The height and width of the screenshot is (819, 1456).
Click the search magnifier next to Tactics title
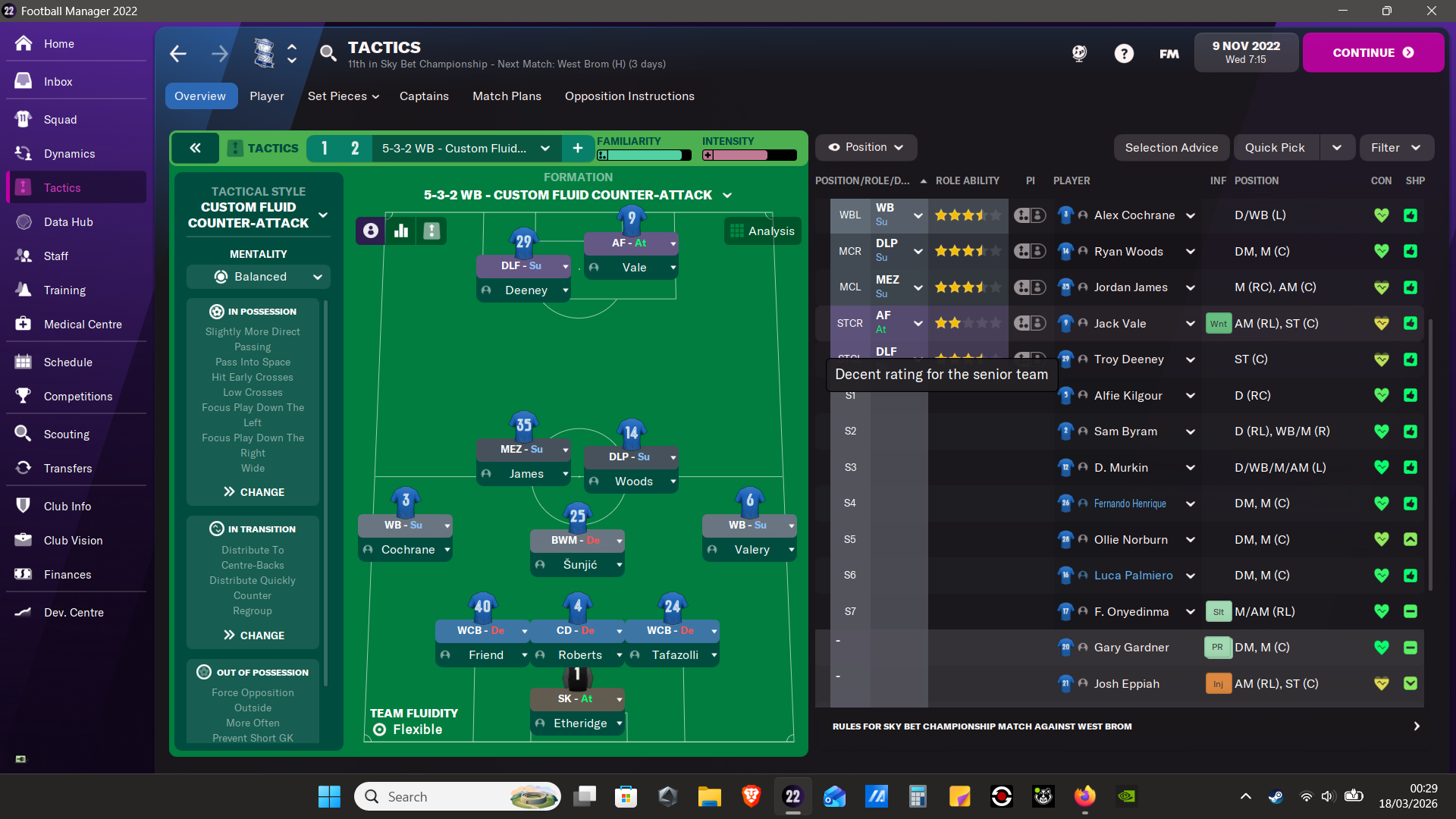click(x=328, y=53)
